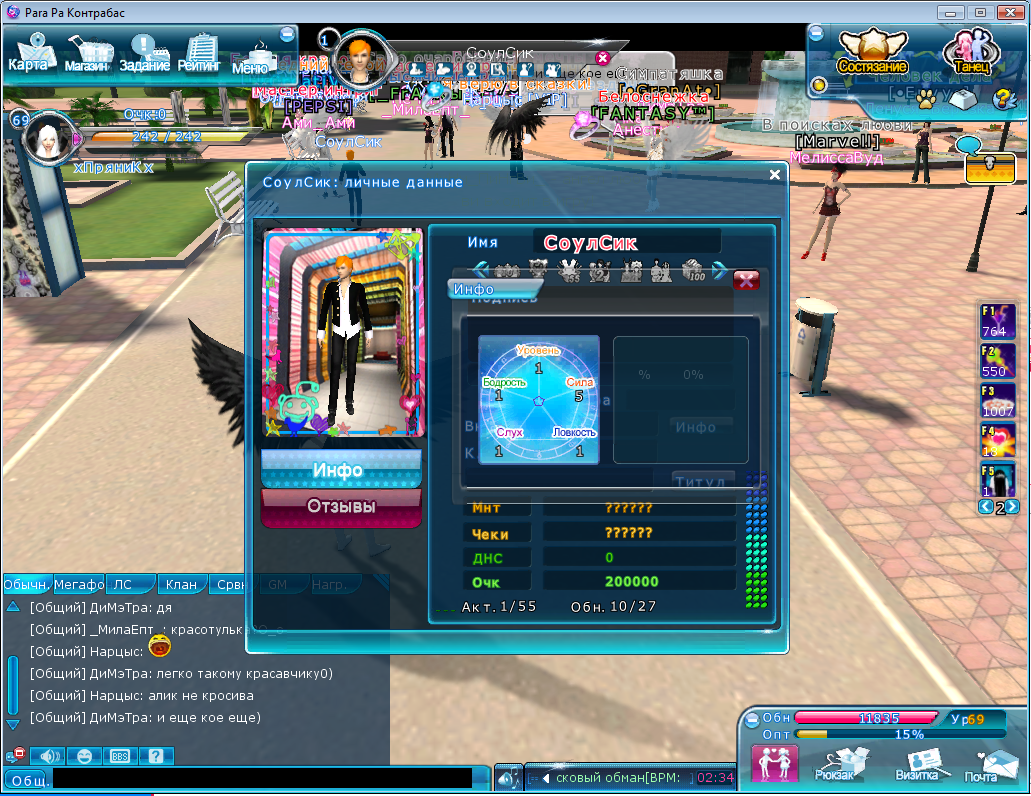Screen dimensions: 1031x796
Task: Open the Магазин shop
Action: pos(88,54)
